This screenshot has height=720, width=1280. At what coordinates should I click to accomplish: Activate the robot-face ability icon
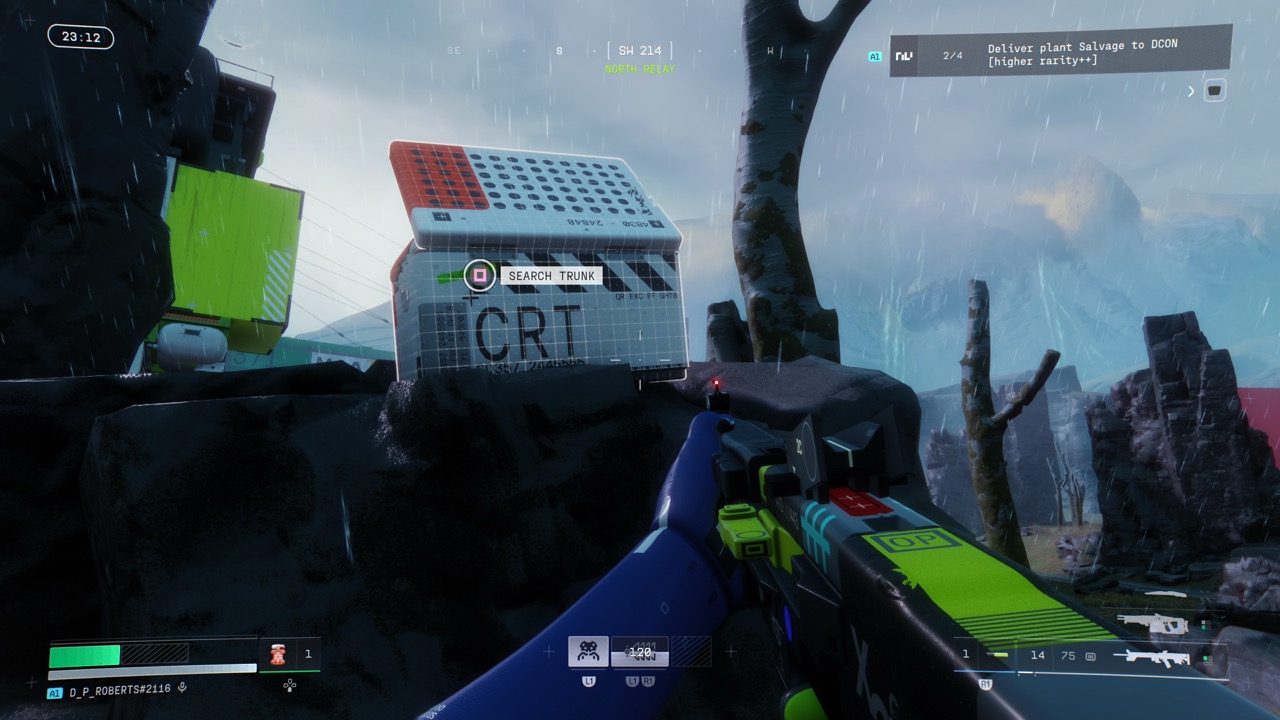(x=588, y=652)
